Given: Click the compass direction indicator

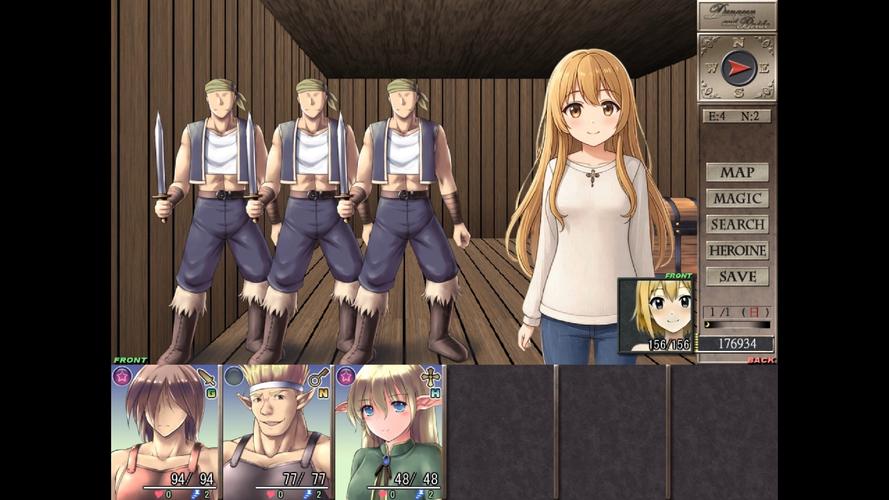Looking at the screenshot, I should point(737,68).
